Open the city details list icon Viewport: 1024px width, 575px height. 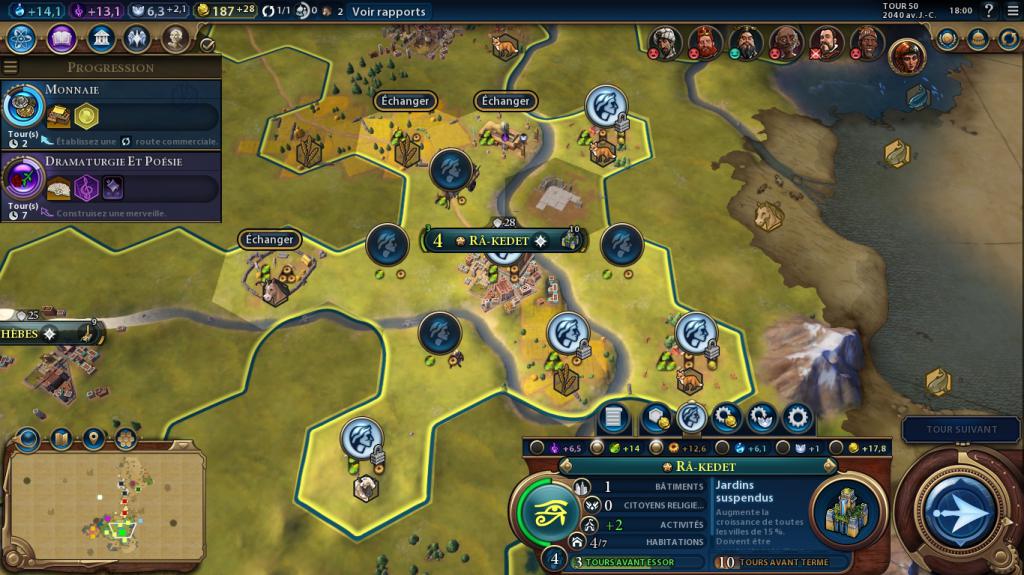pos(615,417)
